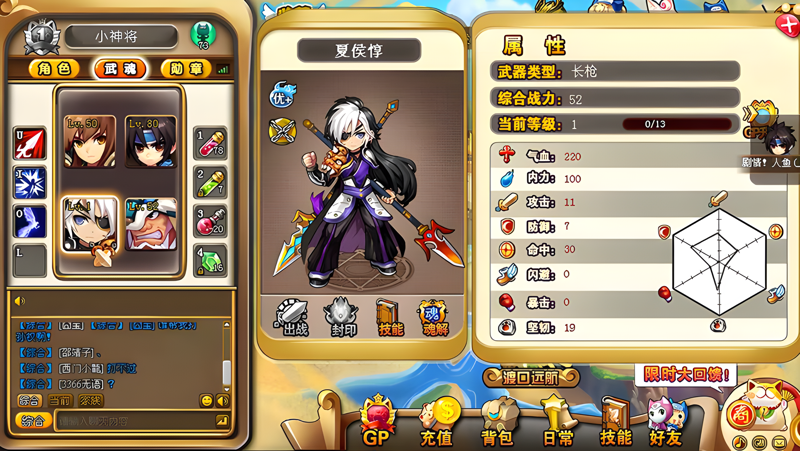Click the 出战 deploy button
The height and width of the screenshot is (451, 800).
pos(293,317)
